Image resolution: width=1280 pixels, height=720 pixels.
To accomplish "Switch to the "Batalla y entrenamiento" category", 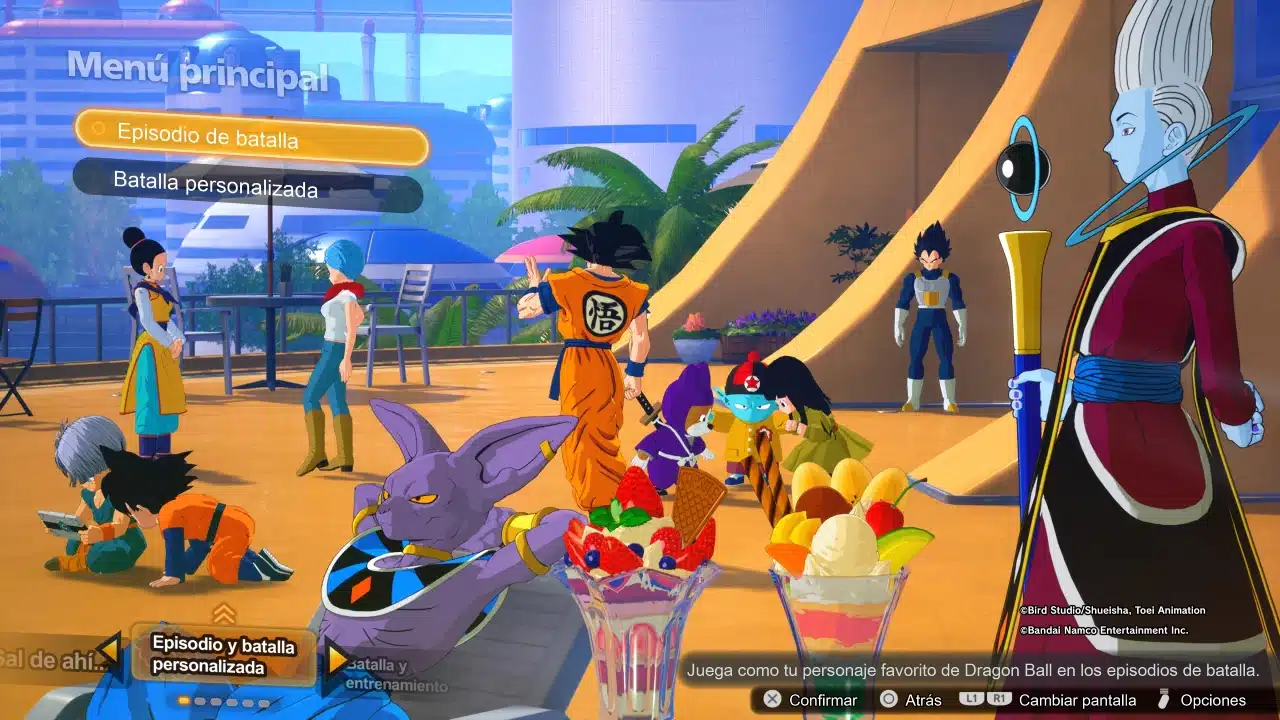I will point(395,675).
